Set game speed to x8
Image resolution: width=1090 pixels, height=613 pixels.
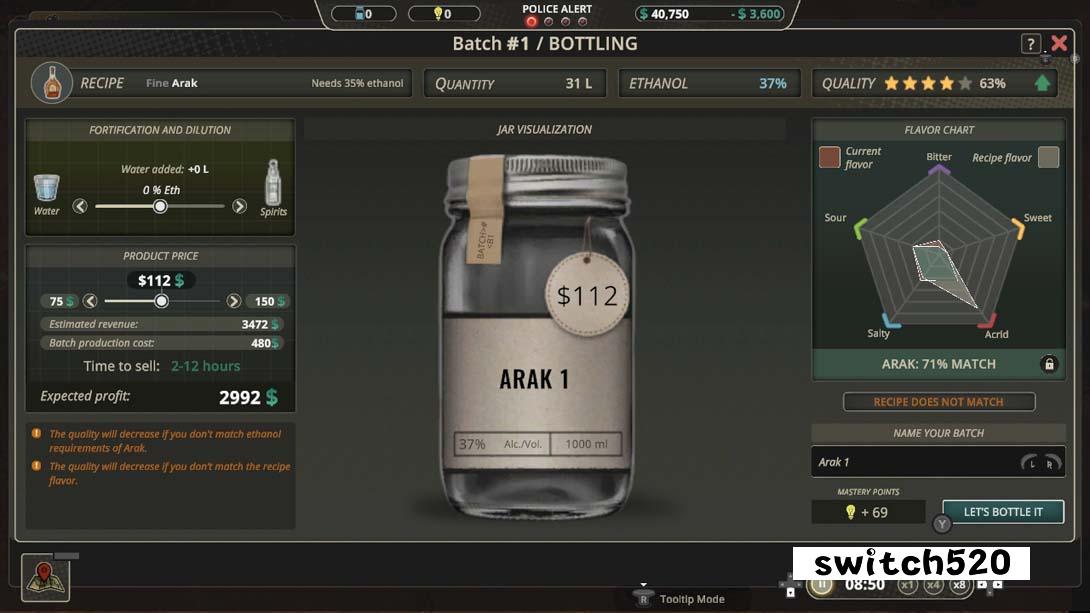pyautogui.click(x=959, y=585)
